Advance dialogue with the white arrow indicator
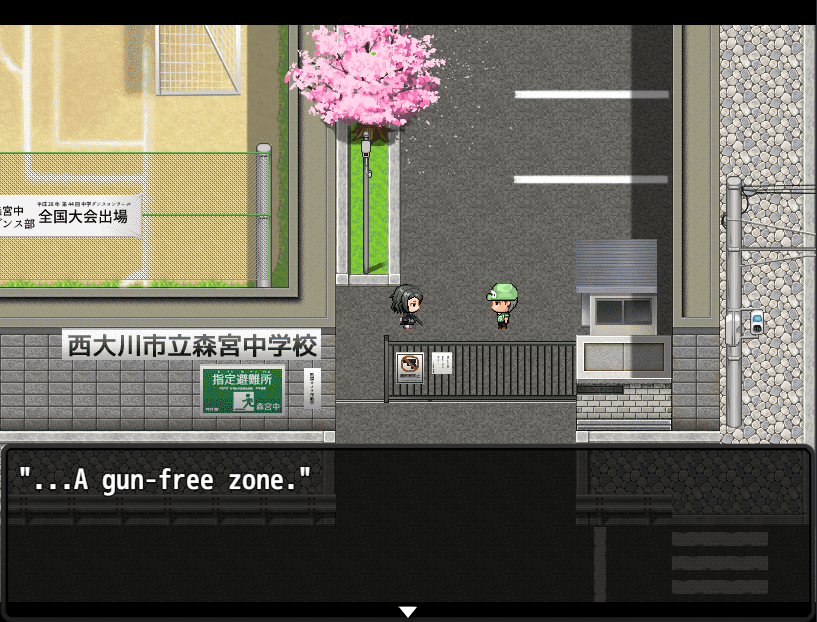817x622 pixels. [x=407, y=611]
